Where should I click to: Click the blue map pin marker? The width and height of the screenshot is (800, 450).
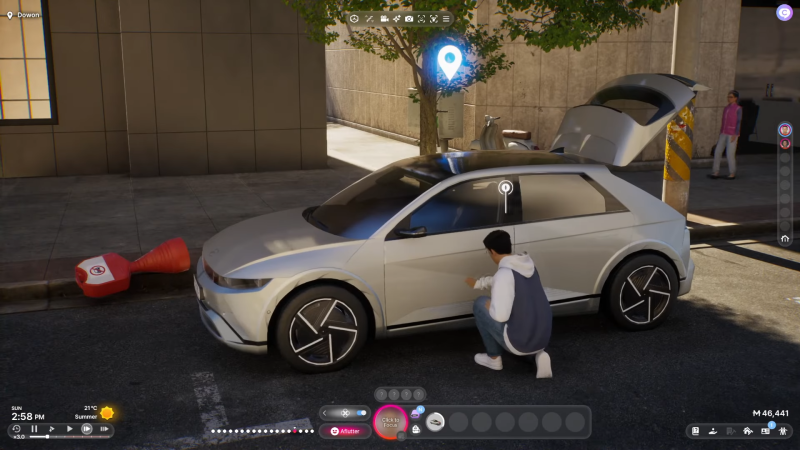click(450, 62)
